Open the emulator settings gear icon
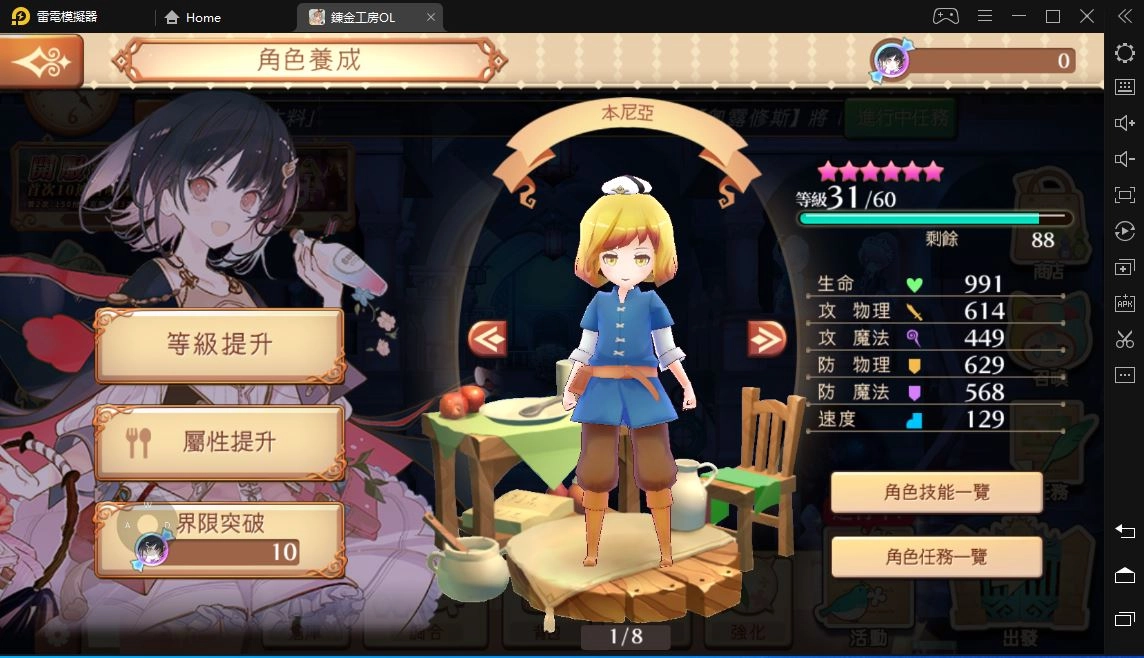The width and height of the screenshot is (1144, 658). pos(1125,53)
